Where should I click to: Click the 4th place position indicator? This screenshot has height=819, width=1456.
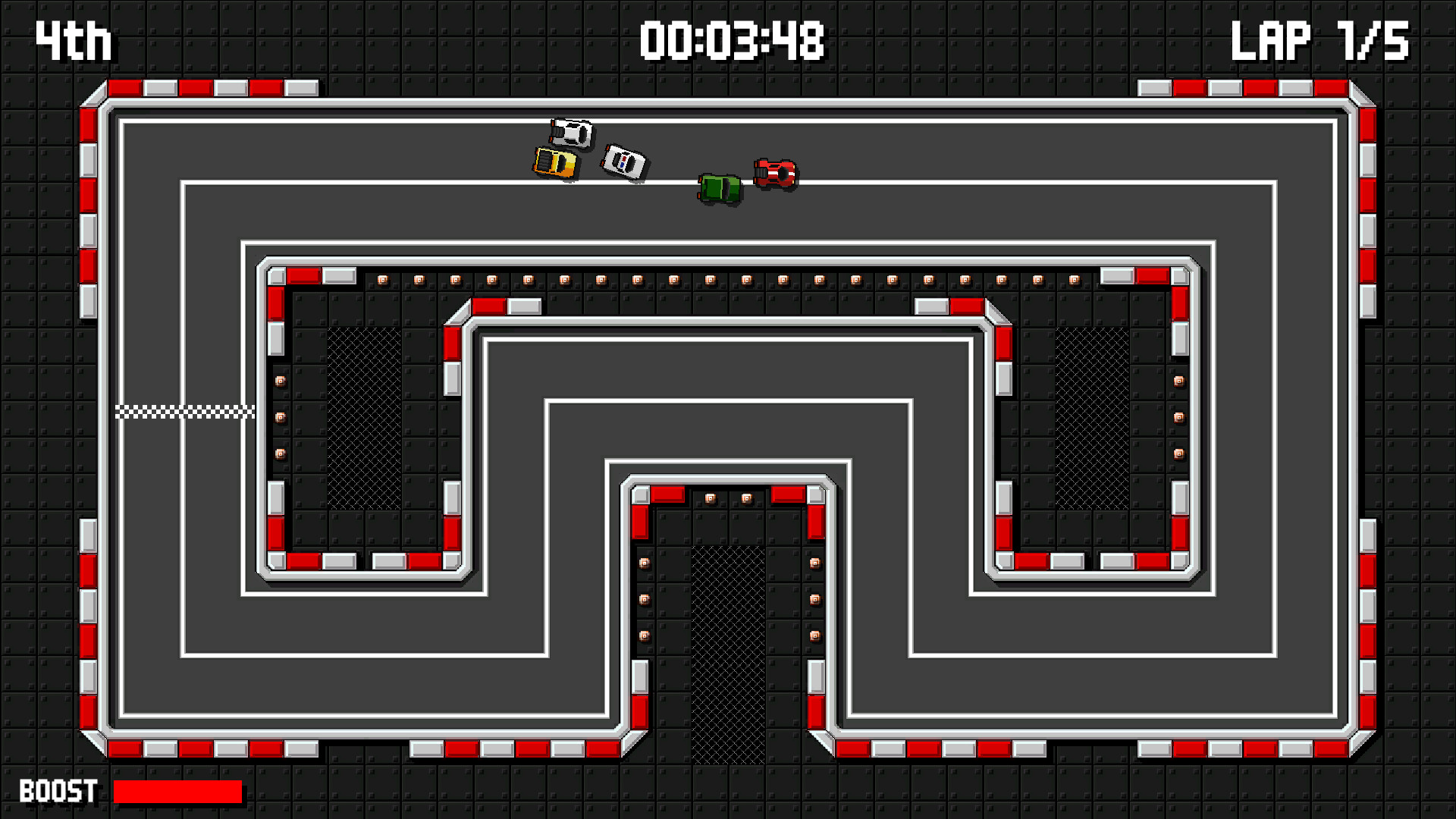(x=74, y=39)
